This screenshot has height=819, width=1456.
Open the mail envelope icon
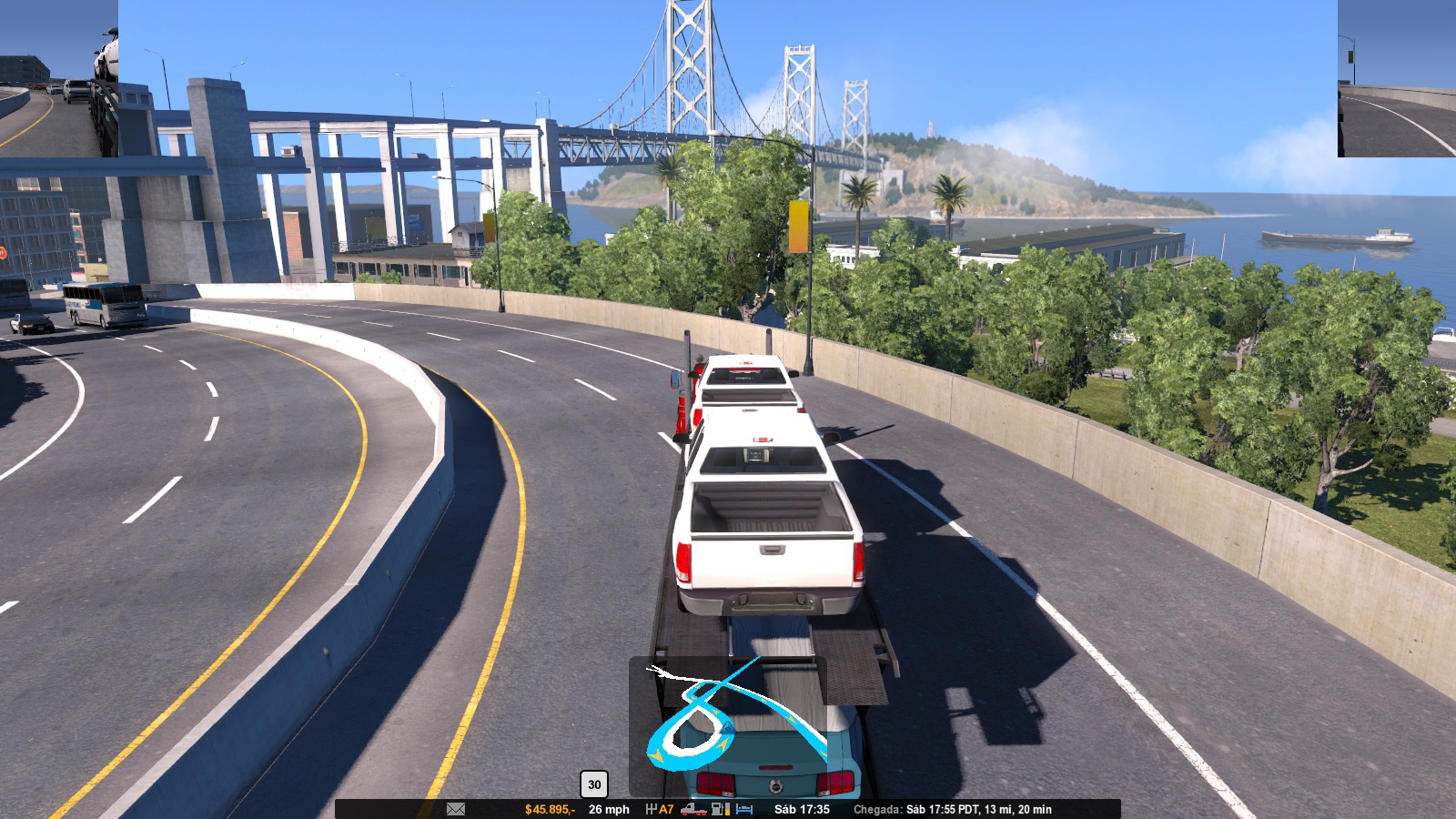456,809
